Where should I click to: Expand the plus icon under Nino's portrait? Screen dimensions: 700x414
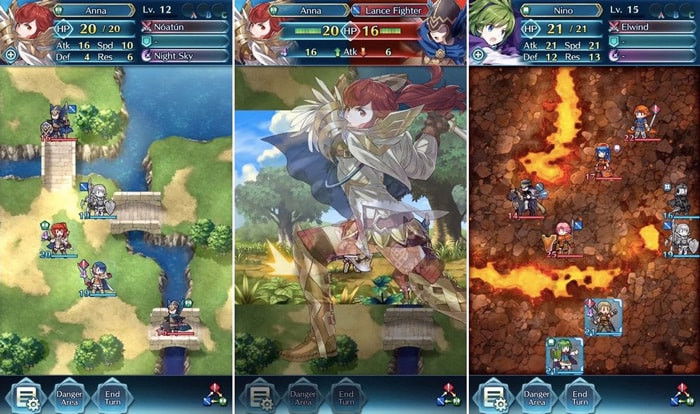click(477, 54)
